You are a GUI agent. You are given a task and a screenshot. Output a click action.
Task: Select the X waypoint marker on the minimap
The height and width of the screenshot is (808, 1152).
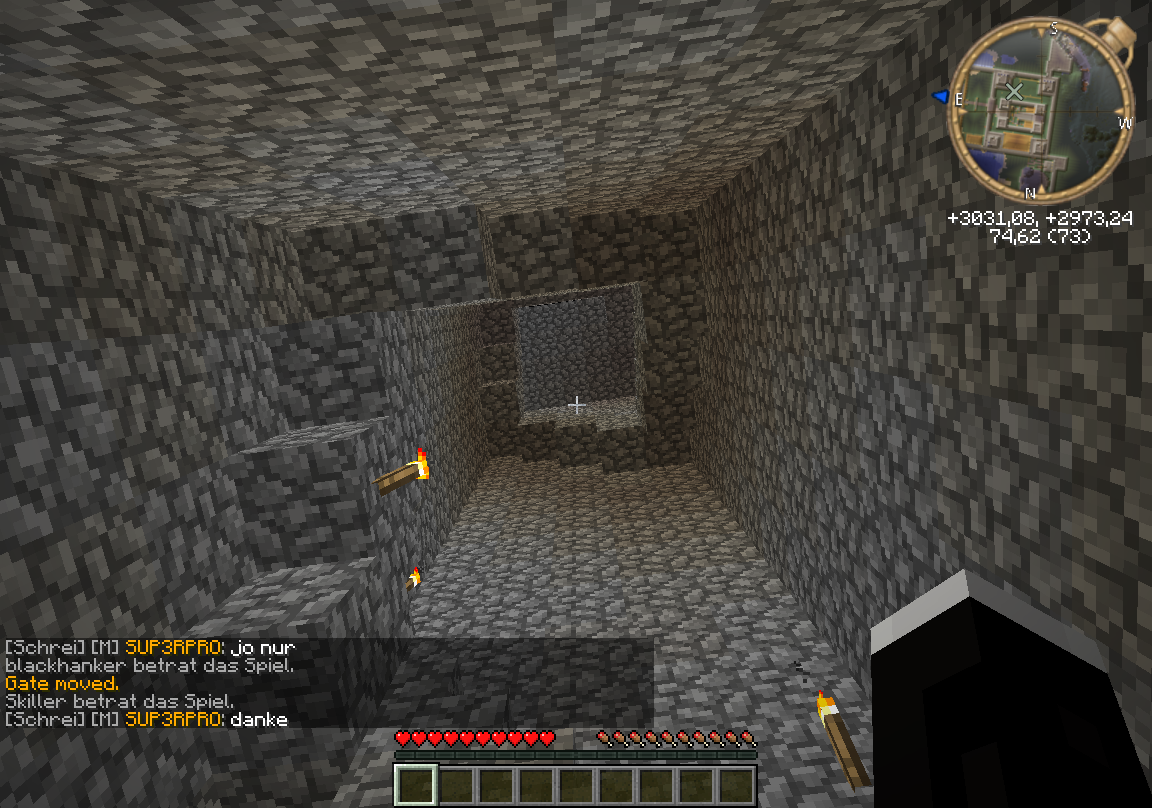pyautogui.click(x=1014, y=92)
